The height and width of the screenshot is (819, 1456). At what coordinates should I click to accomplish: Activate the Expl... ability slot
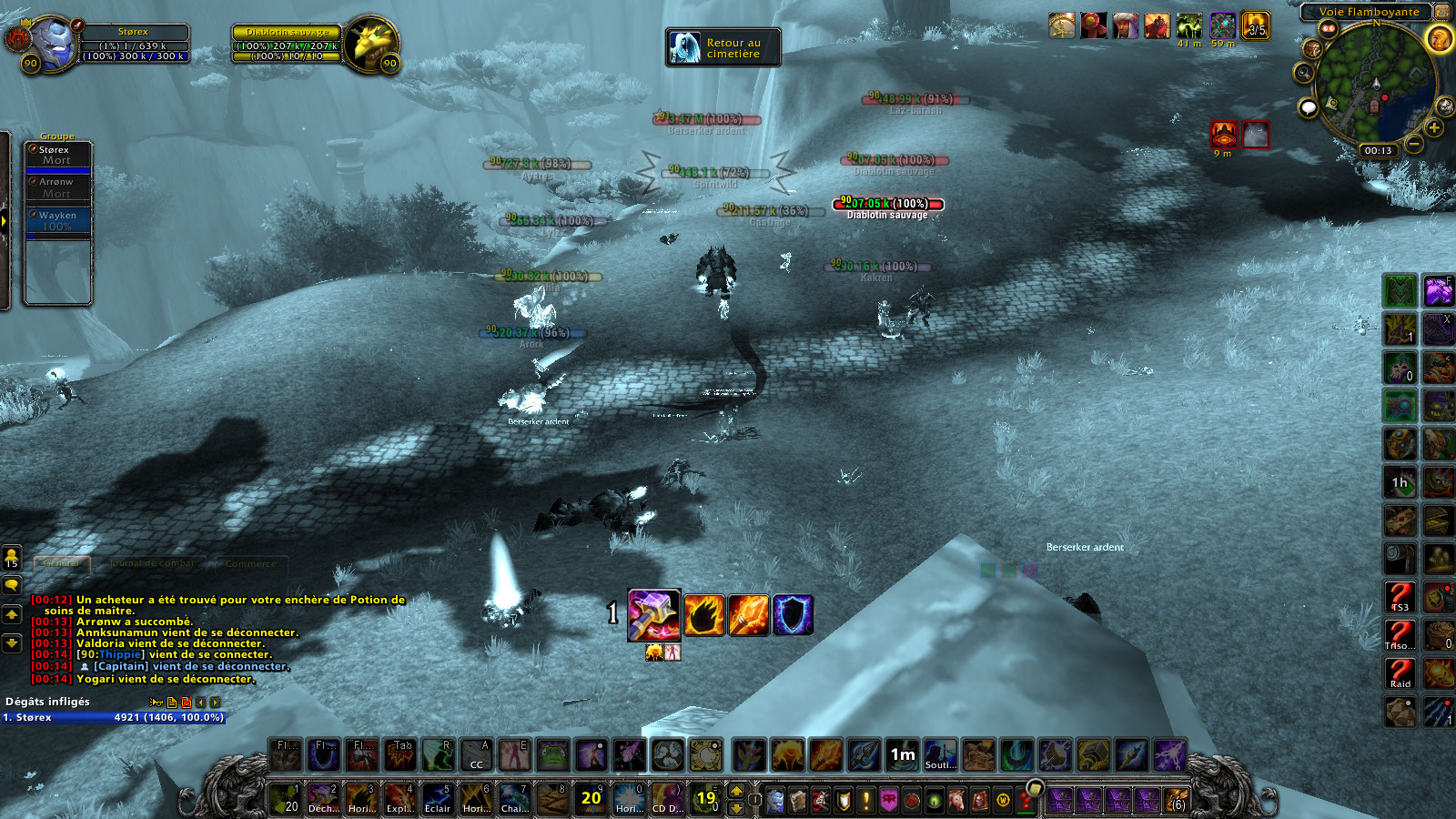(x=399, y=799)
